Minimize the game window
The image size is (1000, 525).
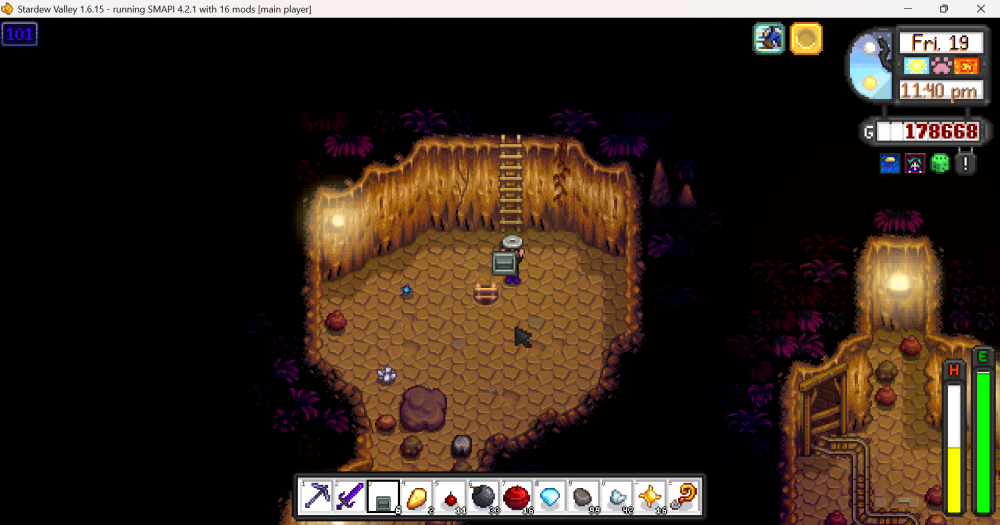[x=909, y=9]
